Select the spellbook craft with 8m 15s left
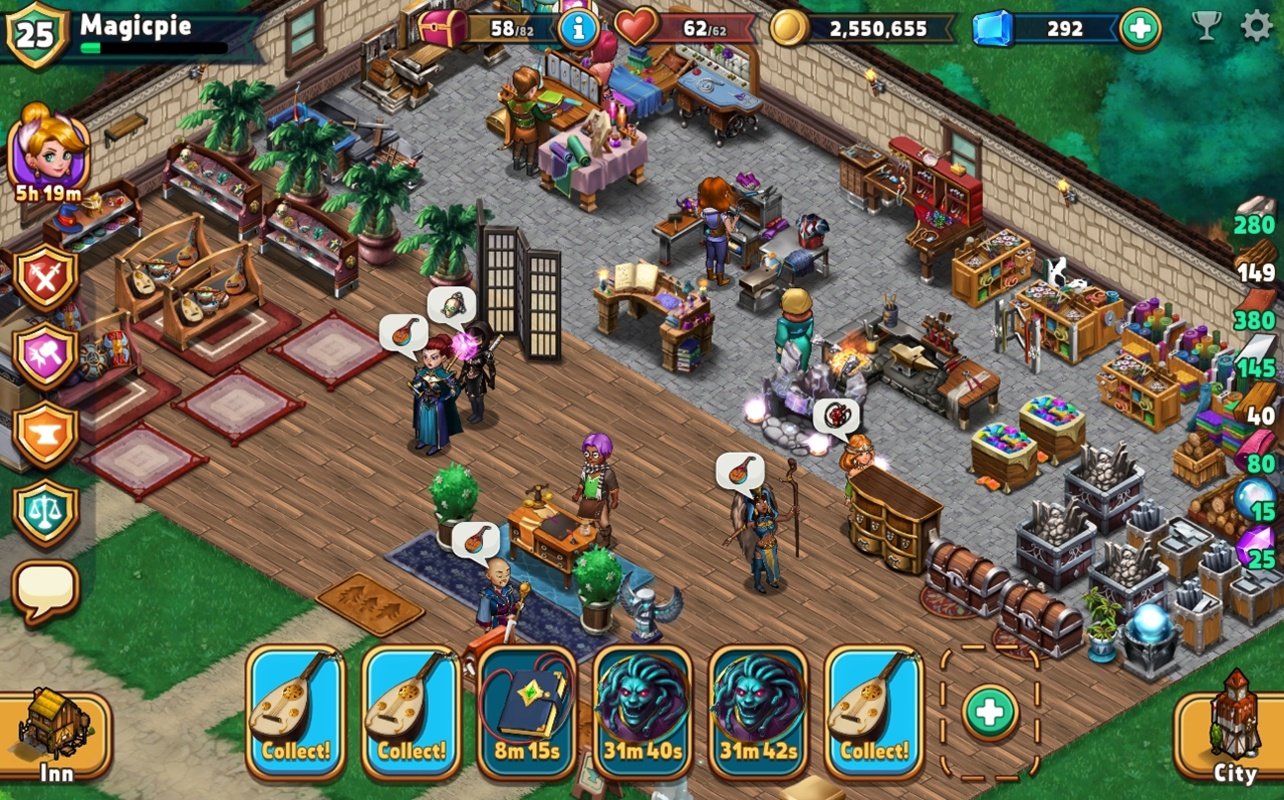Screen dimensions: 1284x800 pyautogui.click(x=527, y=710)
